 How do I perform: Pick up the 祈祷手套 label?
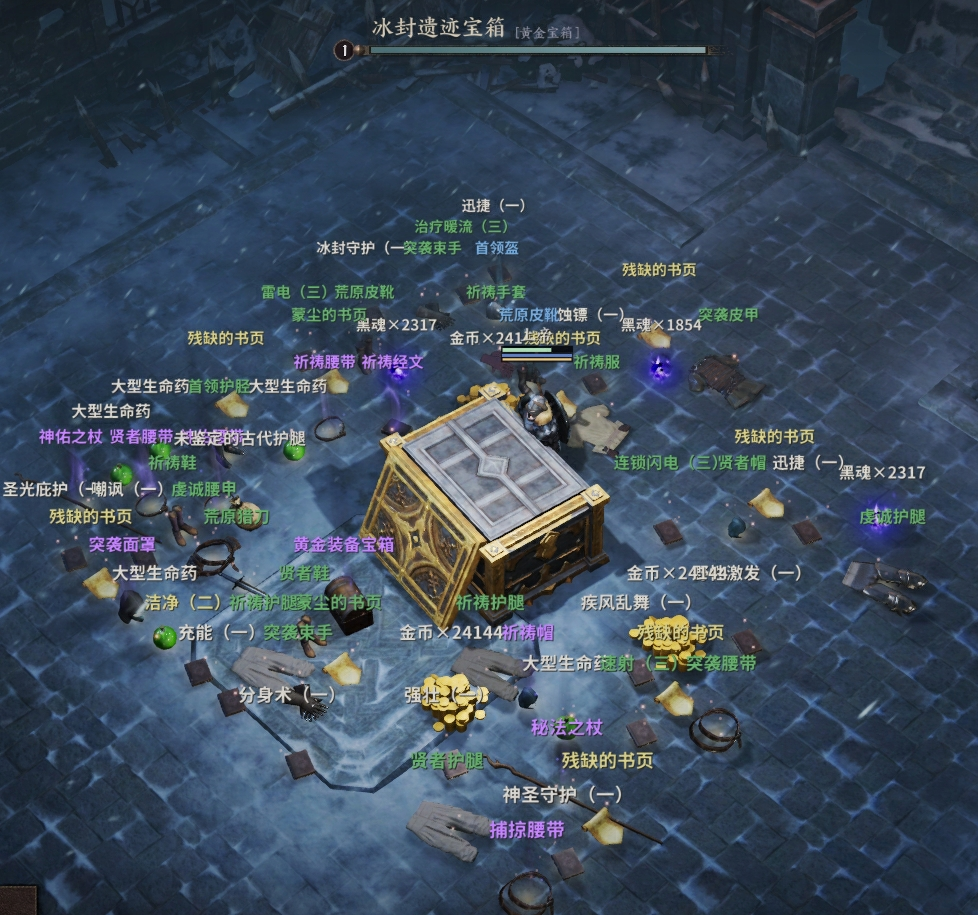coord(495,292)
